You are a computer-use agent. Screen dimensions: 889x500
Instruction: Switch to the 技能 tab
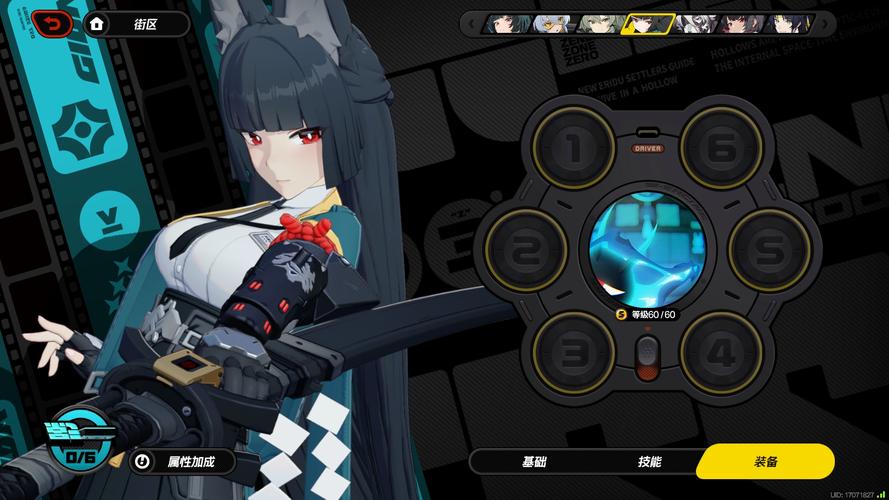click(x=649, y=461)
